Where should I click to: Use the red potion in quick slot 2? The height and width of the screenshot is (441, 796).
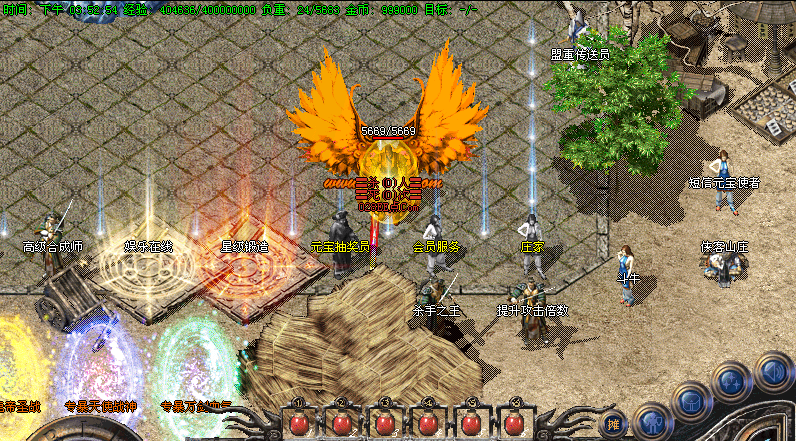pos(341,424)
